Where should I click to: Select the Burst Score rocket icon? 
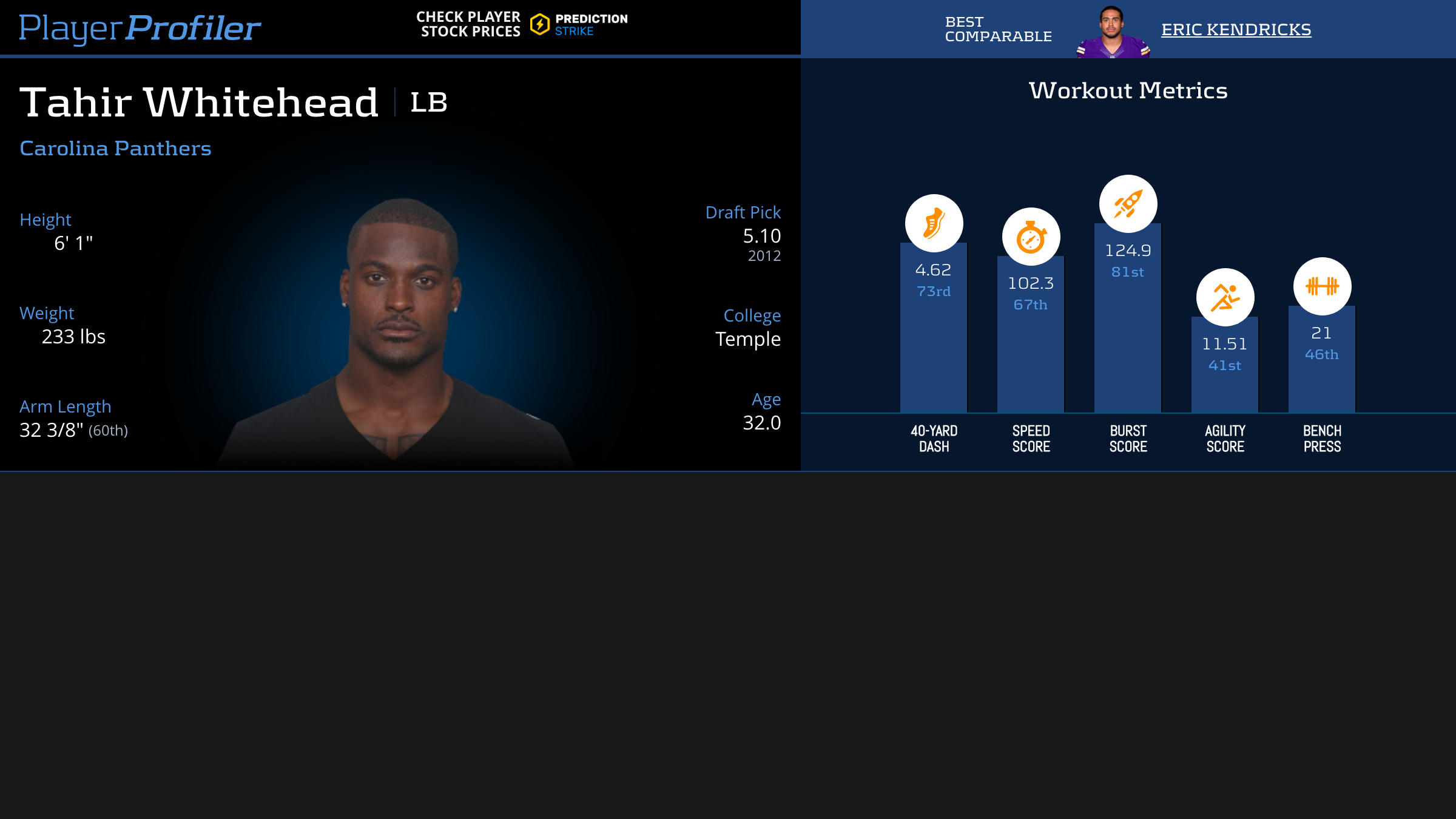[1128, 204]
